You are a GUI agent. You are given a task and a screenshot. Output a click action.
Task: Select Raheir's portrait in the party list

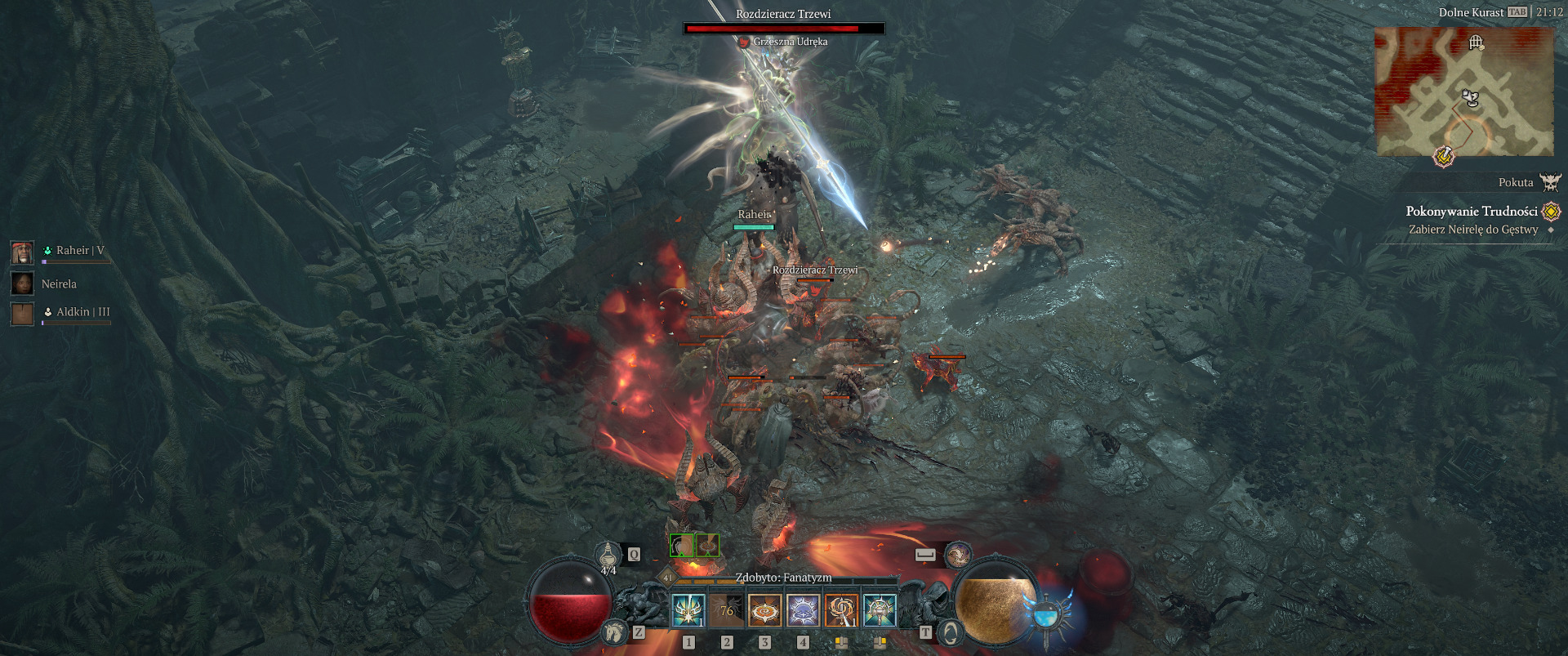(x=22, y=252)
